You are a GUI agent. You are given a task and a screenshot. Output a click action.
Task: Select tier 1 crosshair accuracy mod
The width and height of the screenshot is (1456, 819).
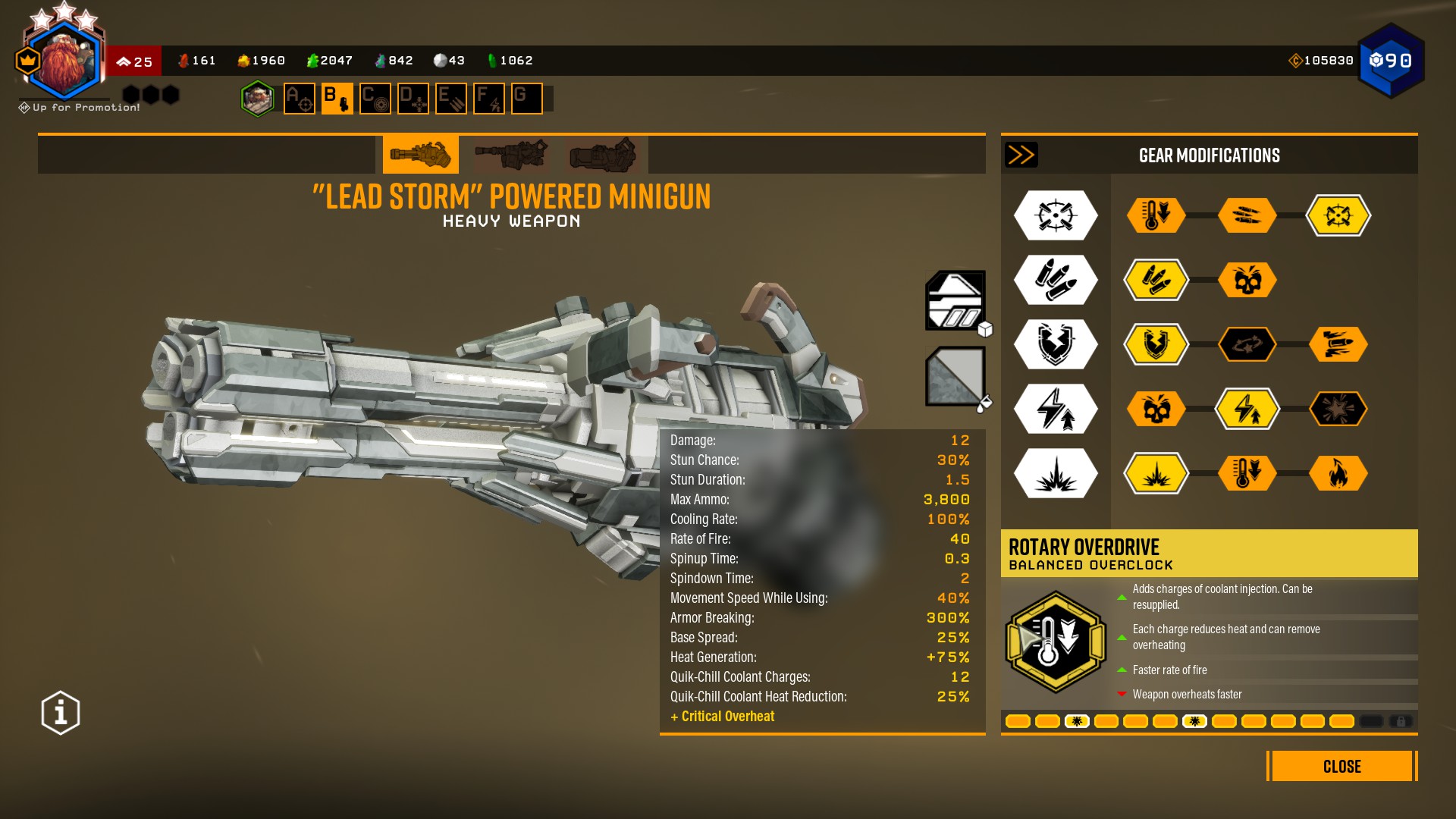click(1338, 215)
